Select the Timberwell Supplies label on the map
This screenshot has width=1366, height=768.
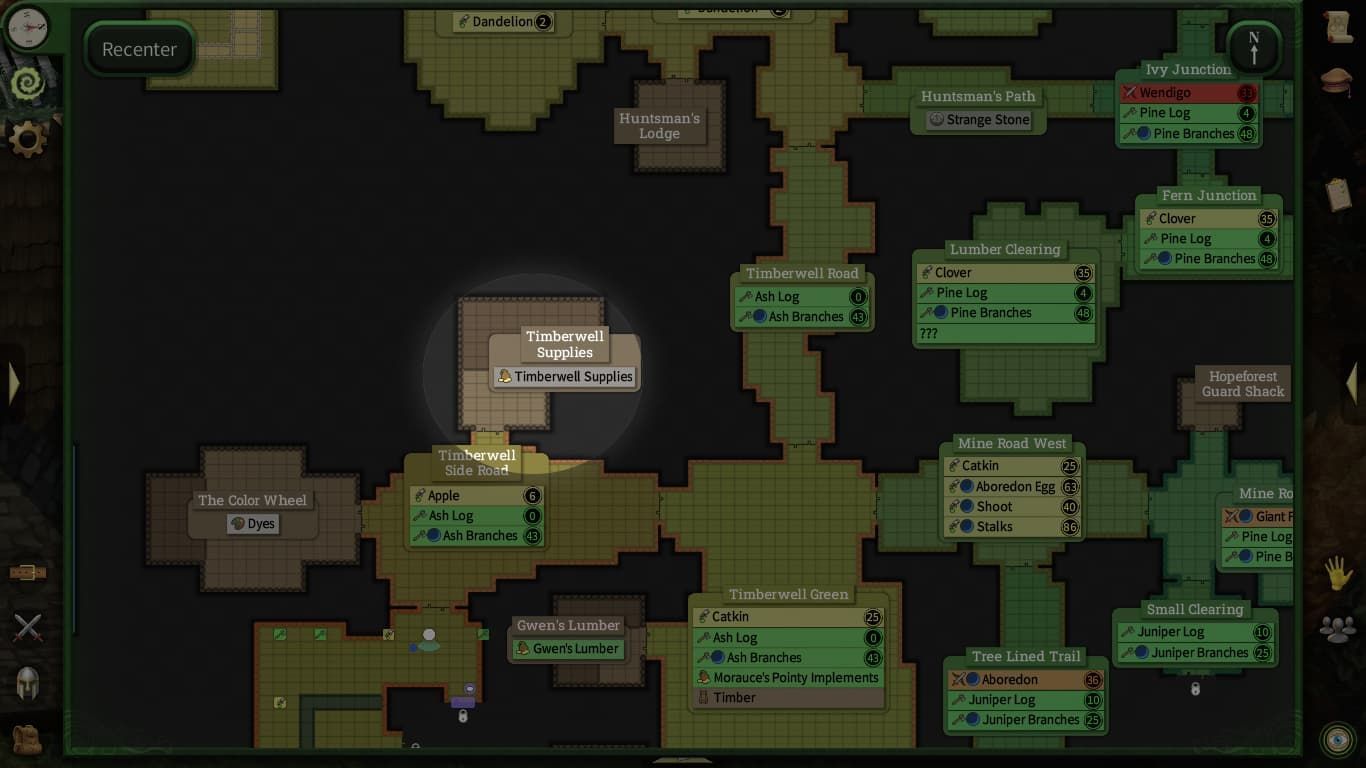564,377
